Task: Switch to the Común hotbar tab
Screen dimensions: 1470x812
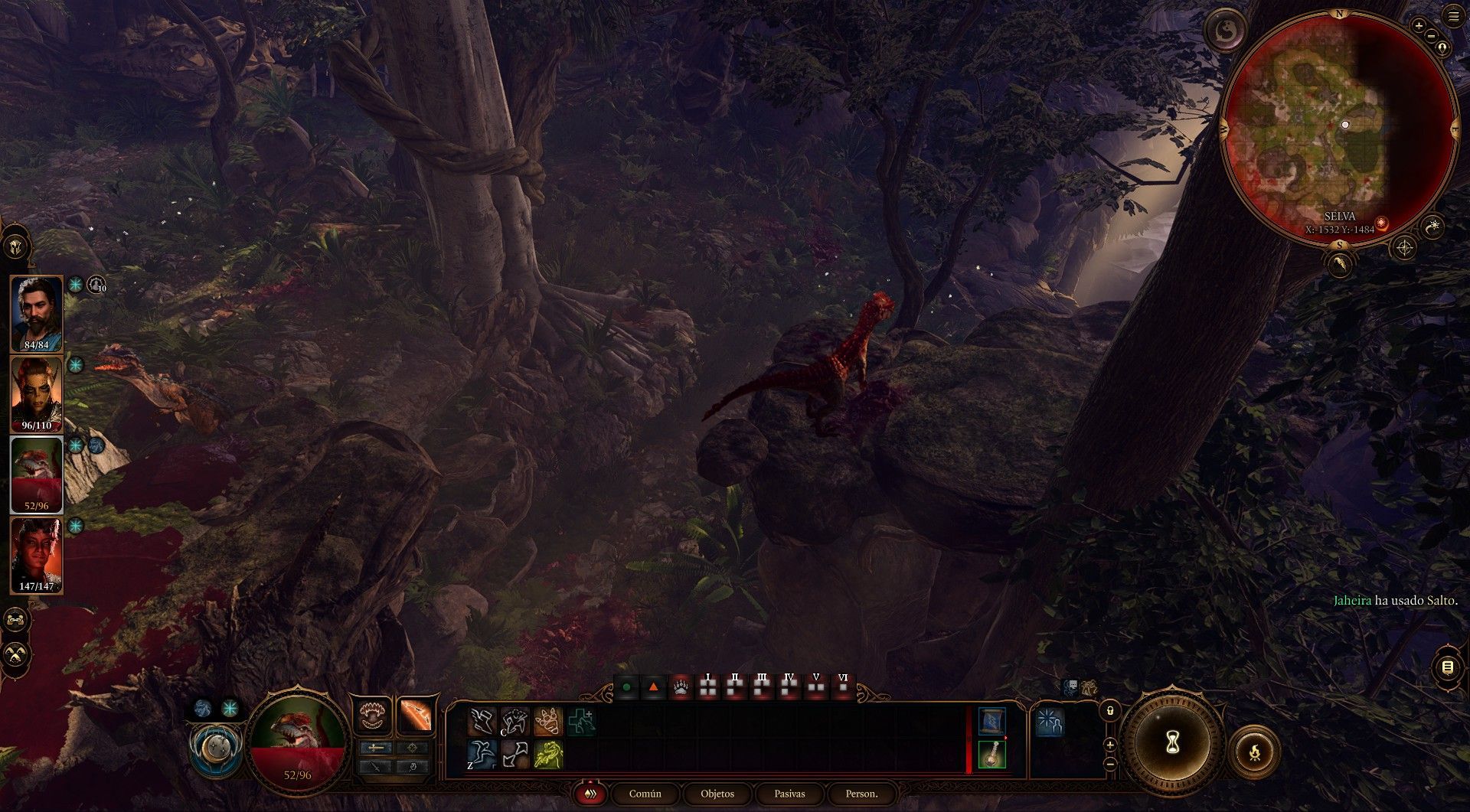Action: point(645,794)
